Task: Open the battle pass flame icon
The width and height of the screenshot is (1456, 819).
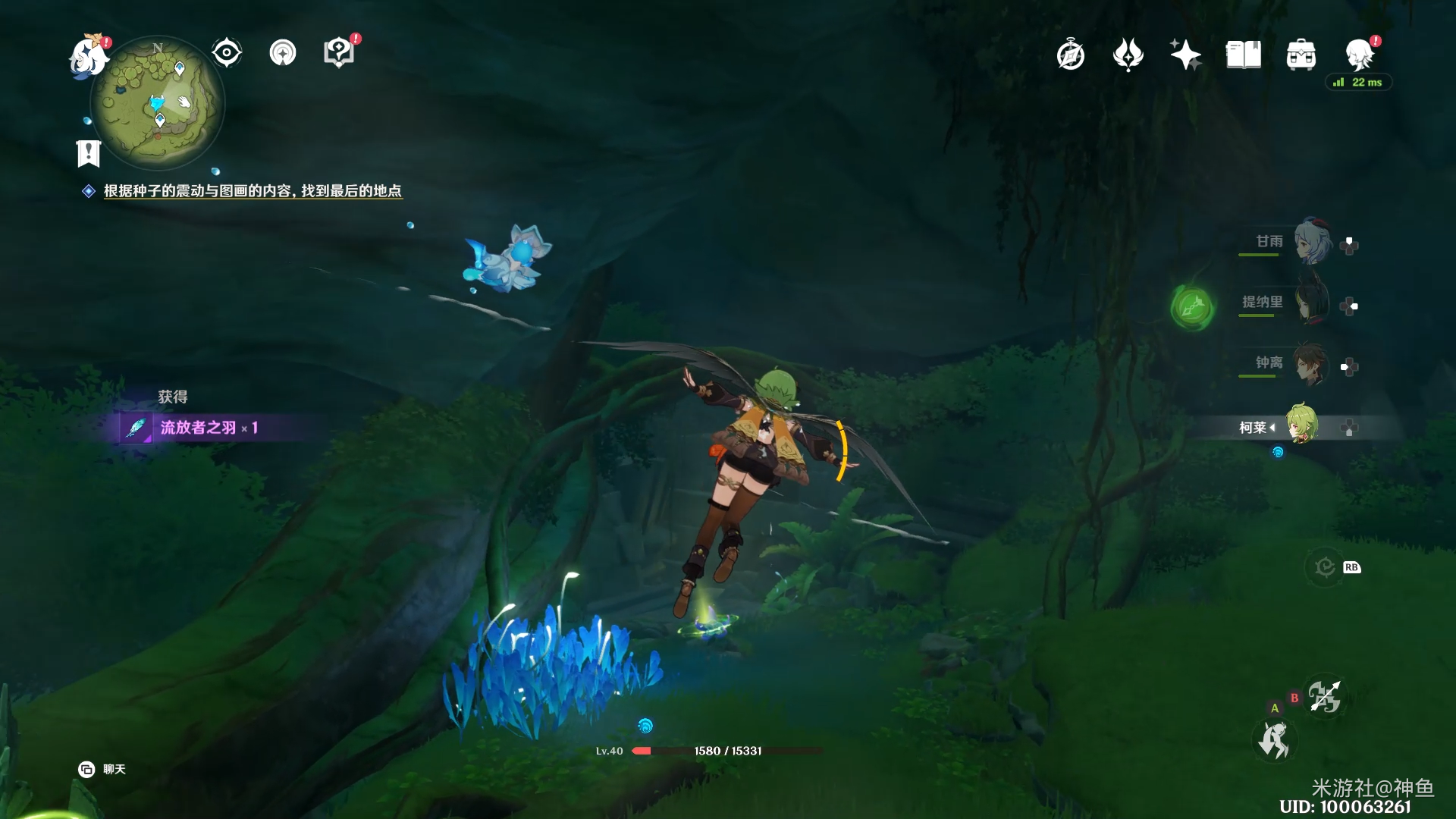Action: 1128,55
